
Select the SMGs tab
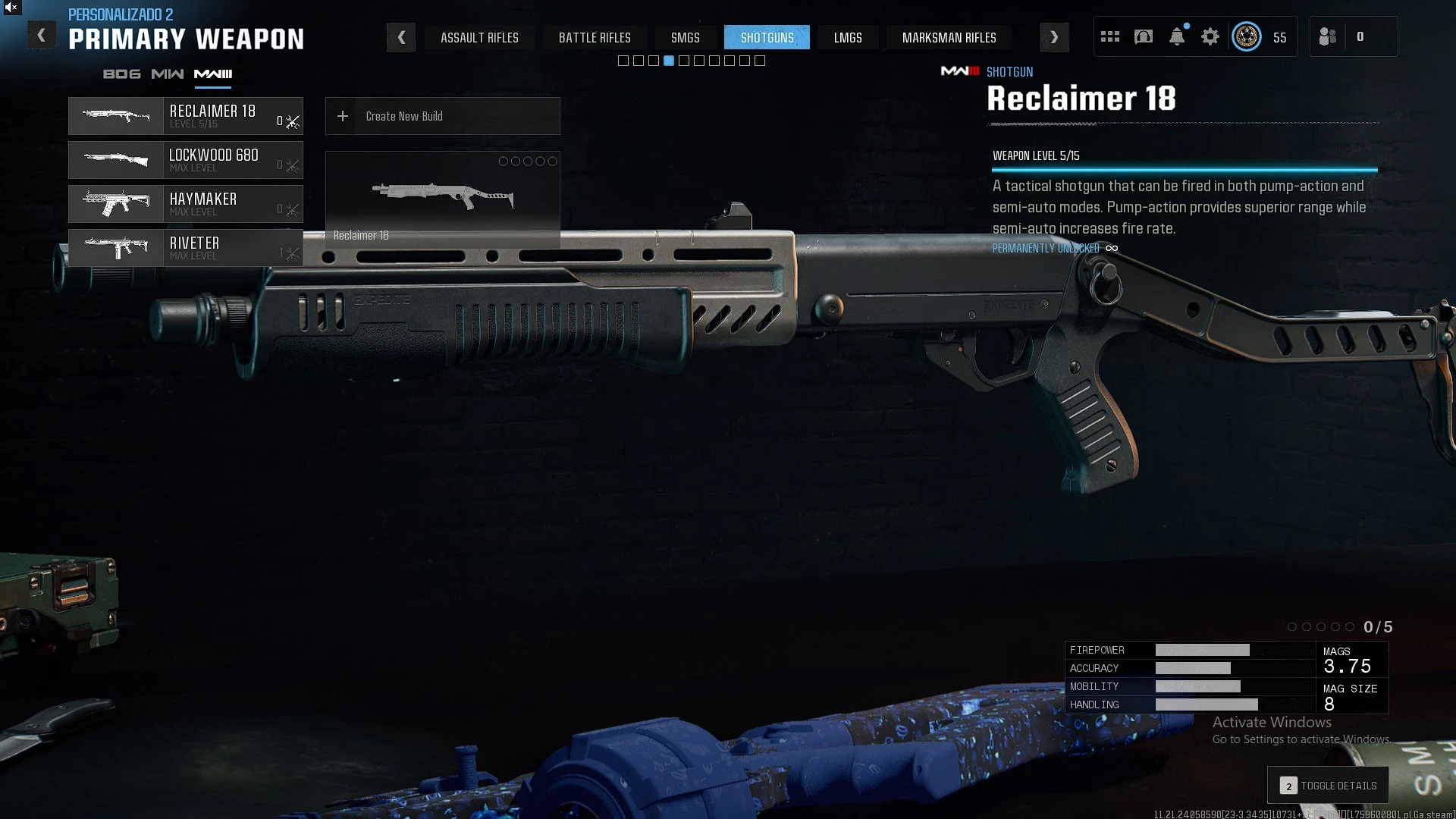[x=685, y=37]
